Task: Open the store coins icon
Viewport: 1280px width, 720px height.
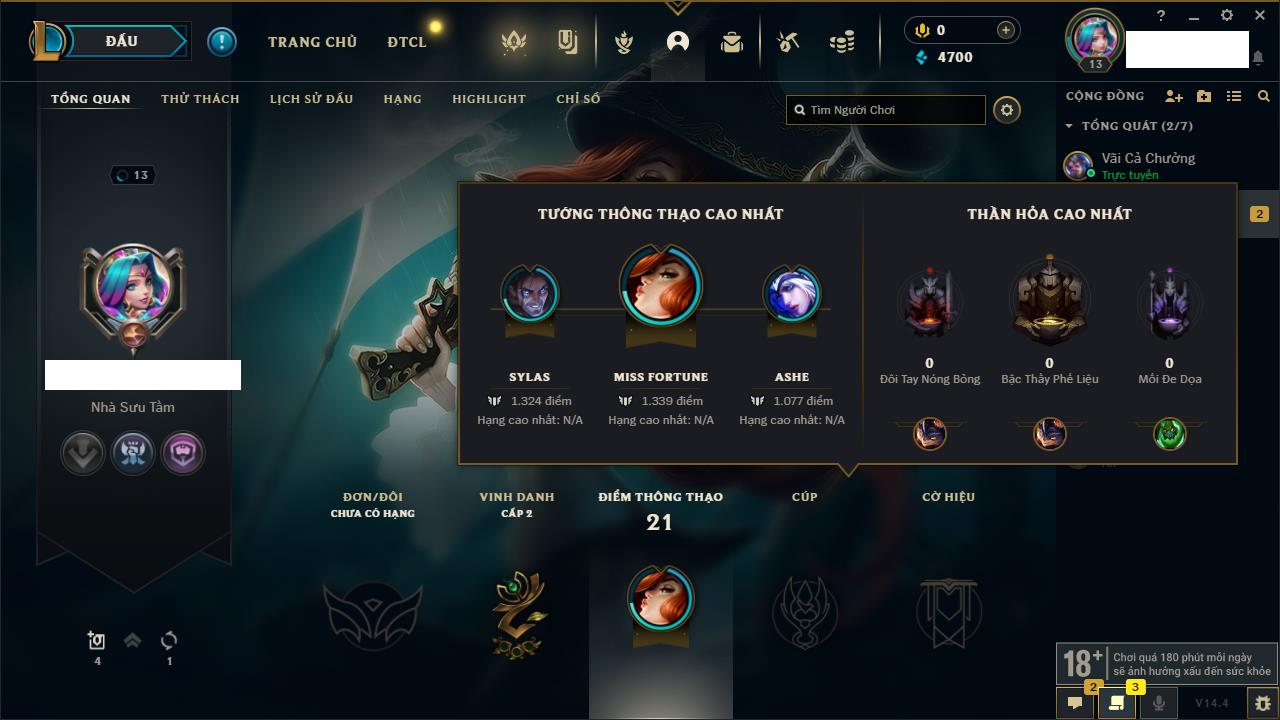Action: [x=842, y=42]
